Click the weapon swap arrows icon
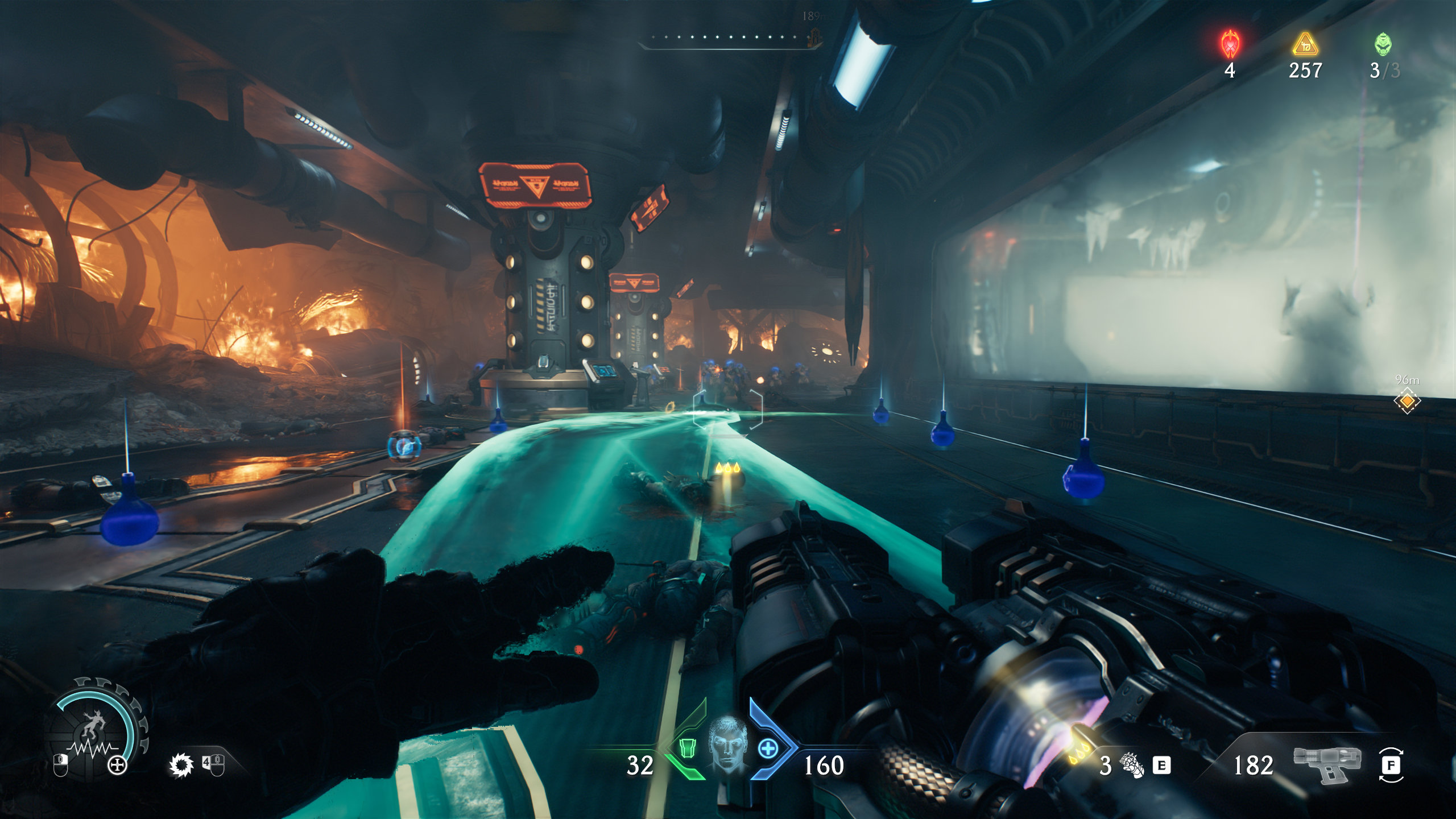Image resolution: width=1456 pixels, height=819 pixels. click(x=1391, y=765)
